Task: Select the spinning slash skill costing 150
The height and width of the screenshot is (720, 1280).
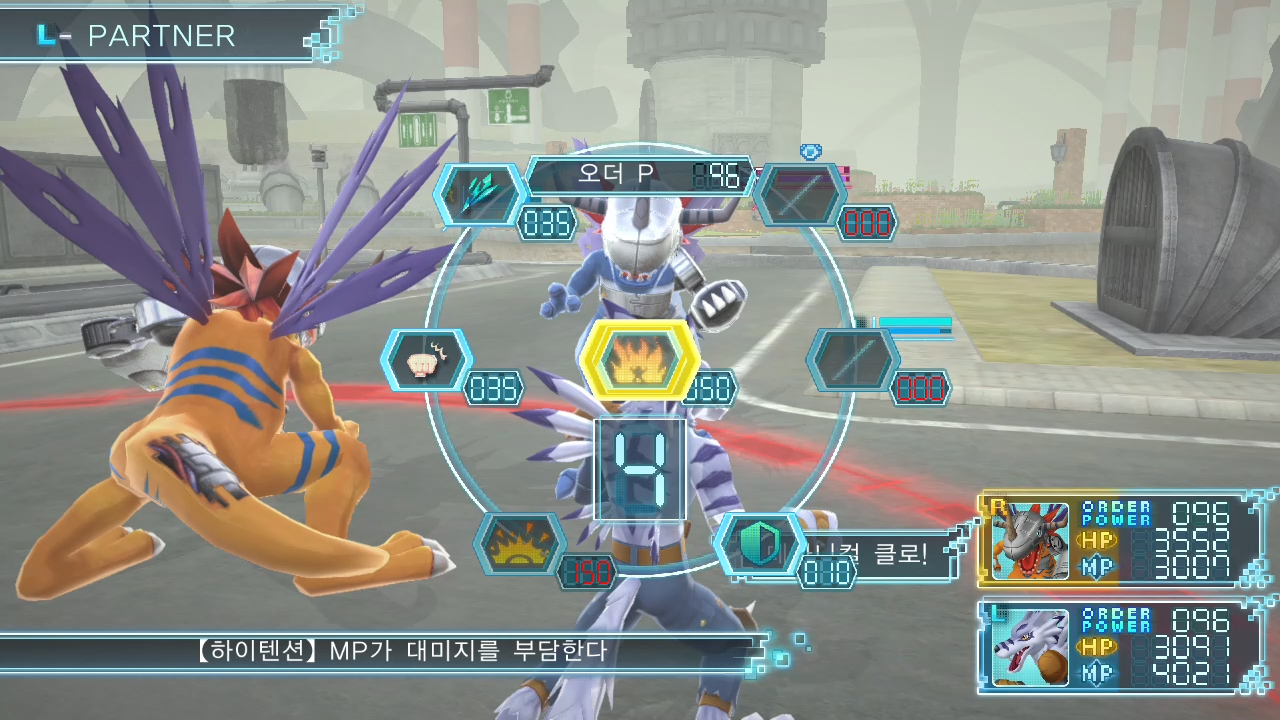Action: (x=520, y=543)
